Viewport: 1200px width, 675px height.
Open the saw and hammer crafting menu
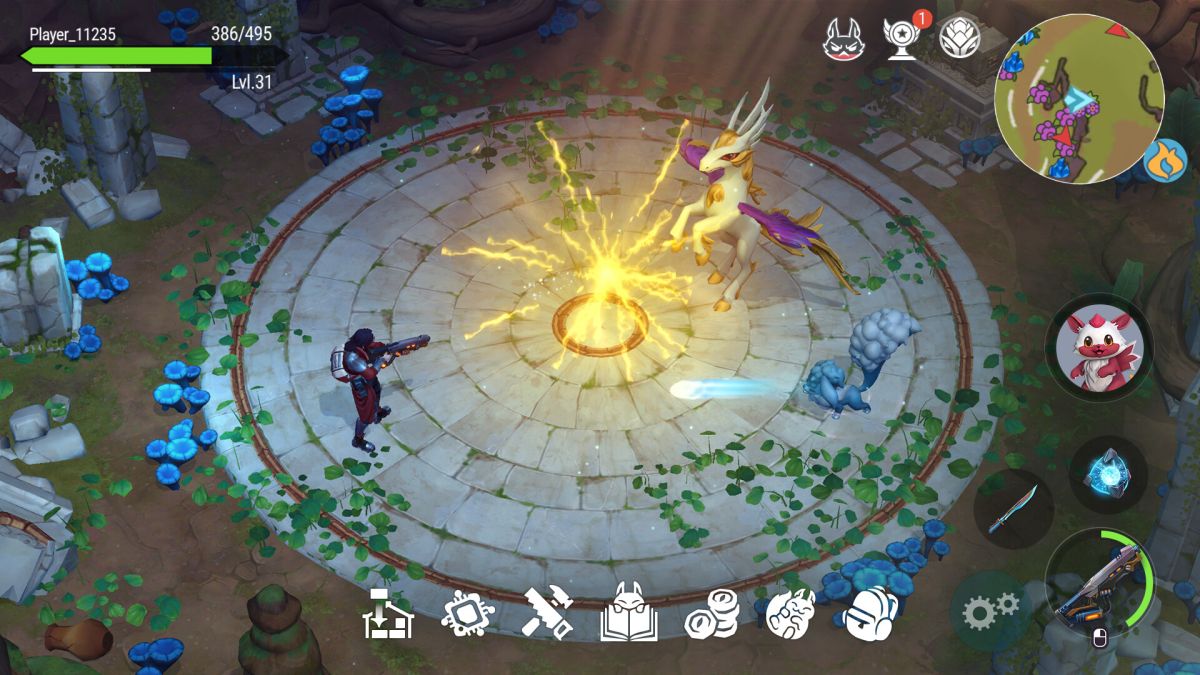point(547,612)
